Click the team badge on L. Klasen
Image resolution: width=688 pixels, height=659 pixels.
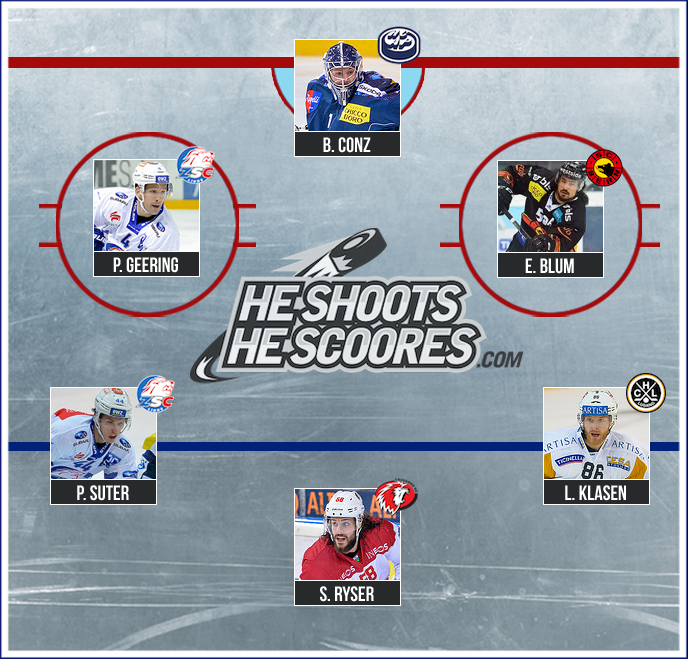coord(645,393)
